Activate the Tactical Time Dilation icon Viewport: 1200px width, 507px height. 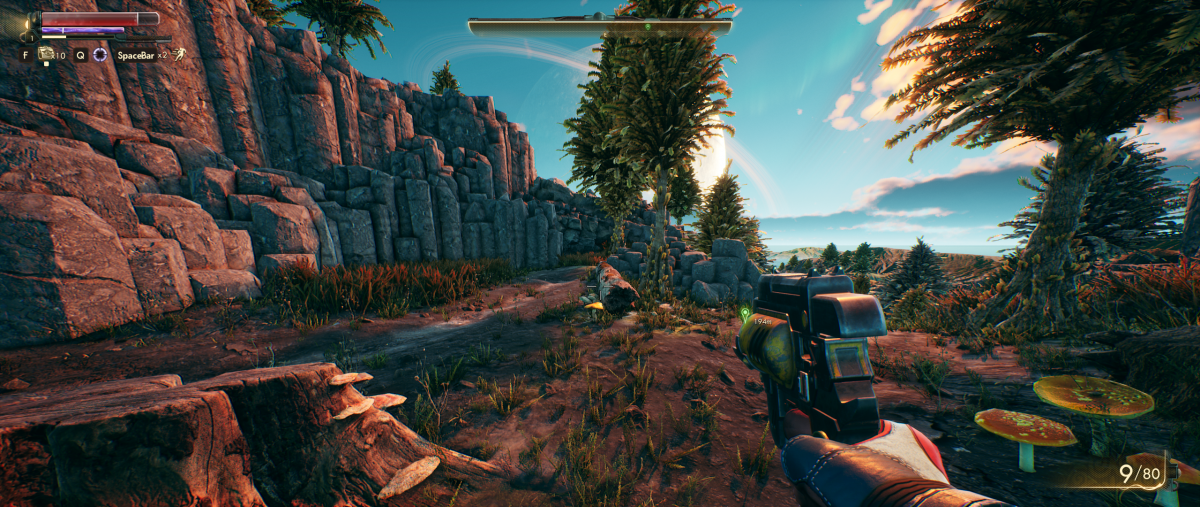click(x=100, y=55)
